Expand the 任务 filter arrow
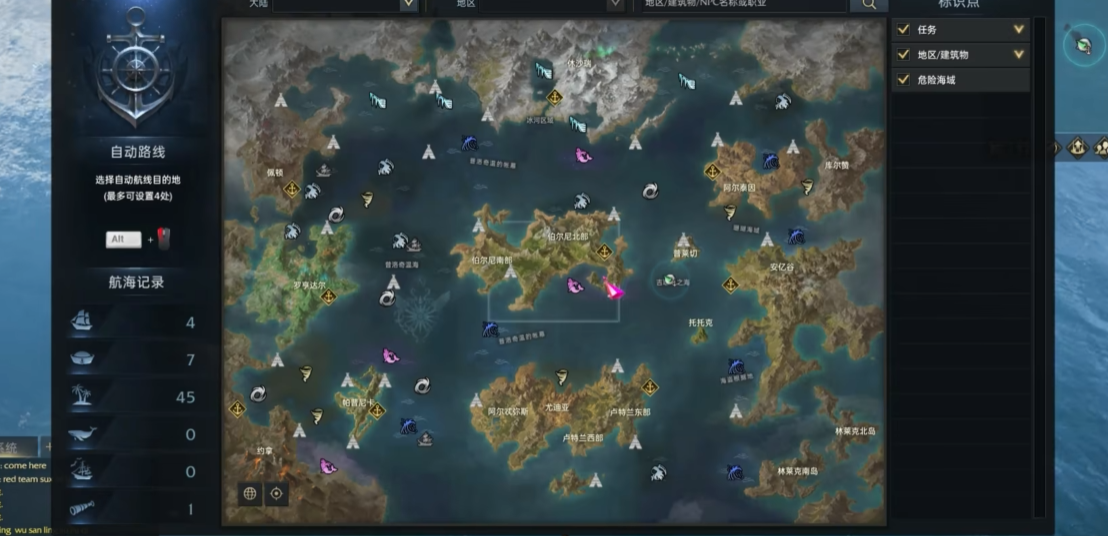1108x536 pixels. tap(1019, 30)
